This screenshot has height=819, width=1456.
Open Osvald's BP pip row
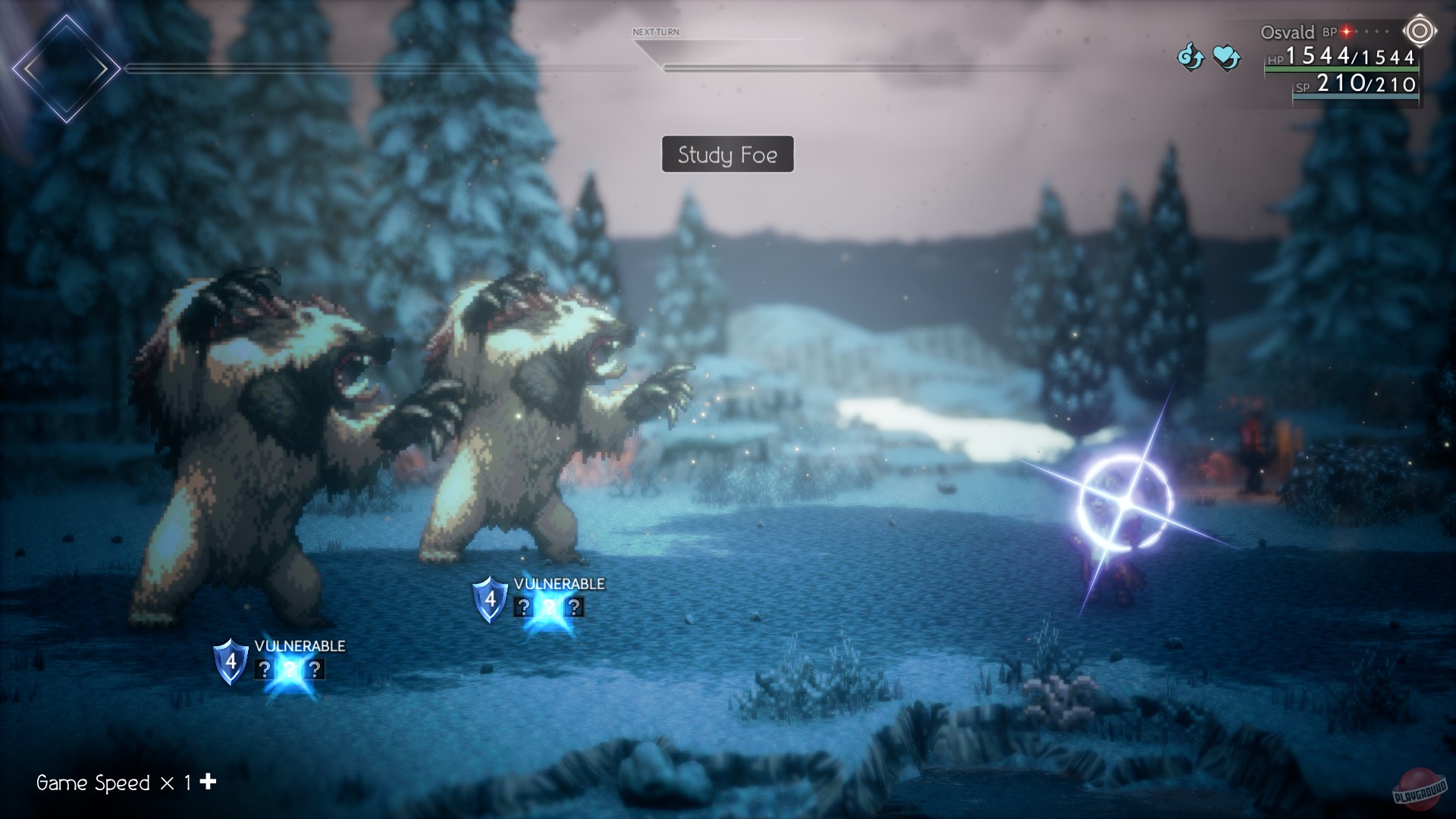coord(1365,33)
